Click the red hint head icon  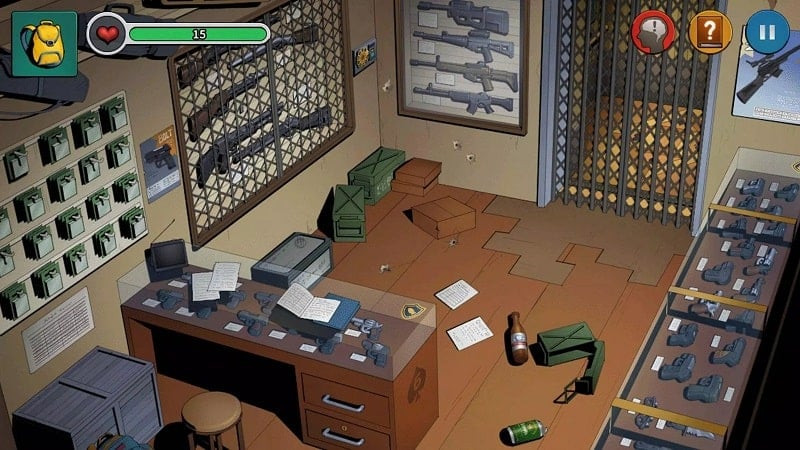pyautogui.click(x=653, y=32)
